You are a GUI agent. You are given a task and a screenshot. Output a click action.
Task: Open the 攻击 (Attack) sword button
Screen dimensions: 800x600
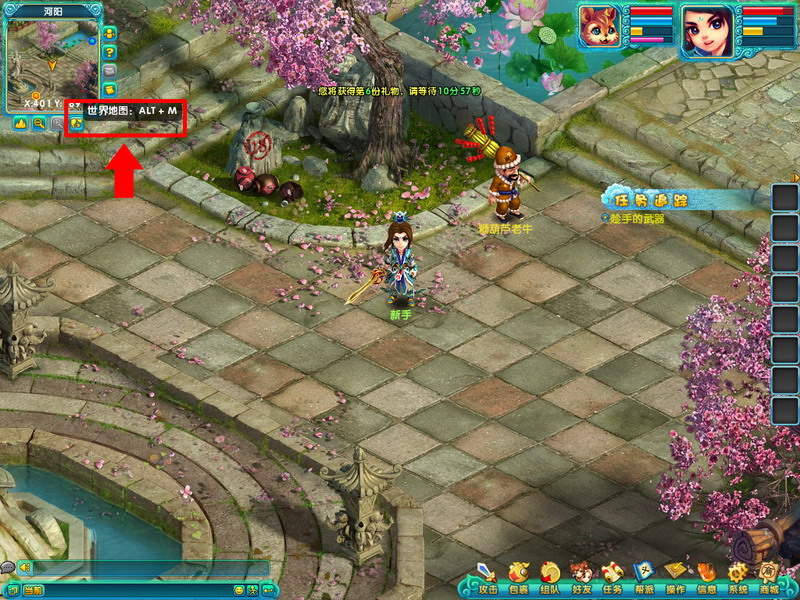point(487,576)
